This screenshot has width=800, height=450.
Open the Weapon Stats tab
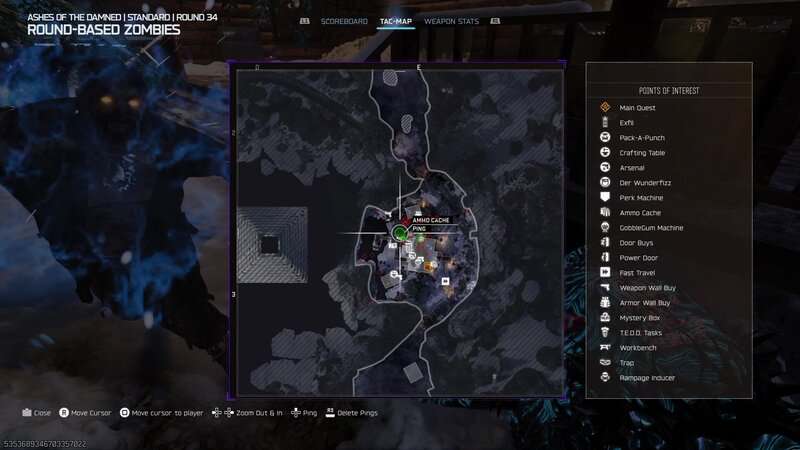[x=453, y=20]
